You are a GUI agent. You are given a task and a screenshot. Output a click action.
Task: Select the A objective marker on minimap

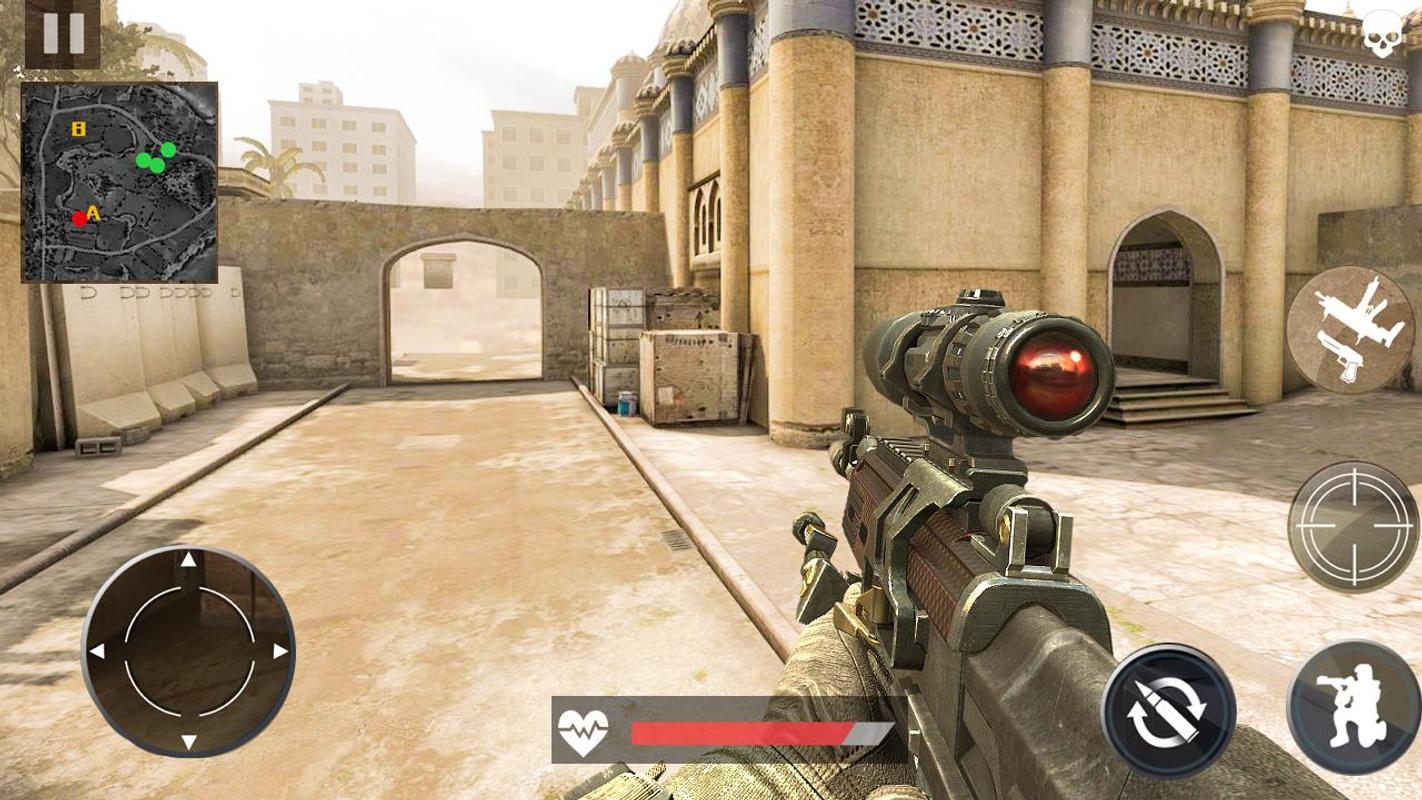tap(94, 212)
